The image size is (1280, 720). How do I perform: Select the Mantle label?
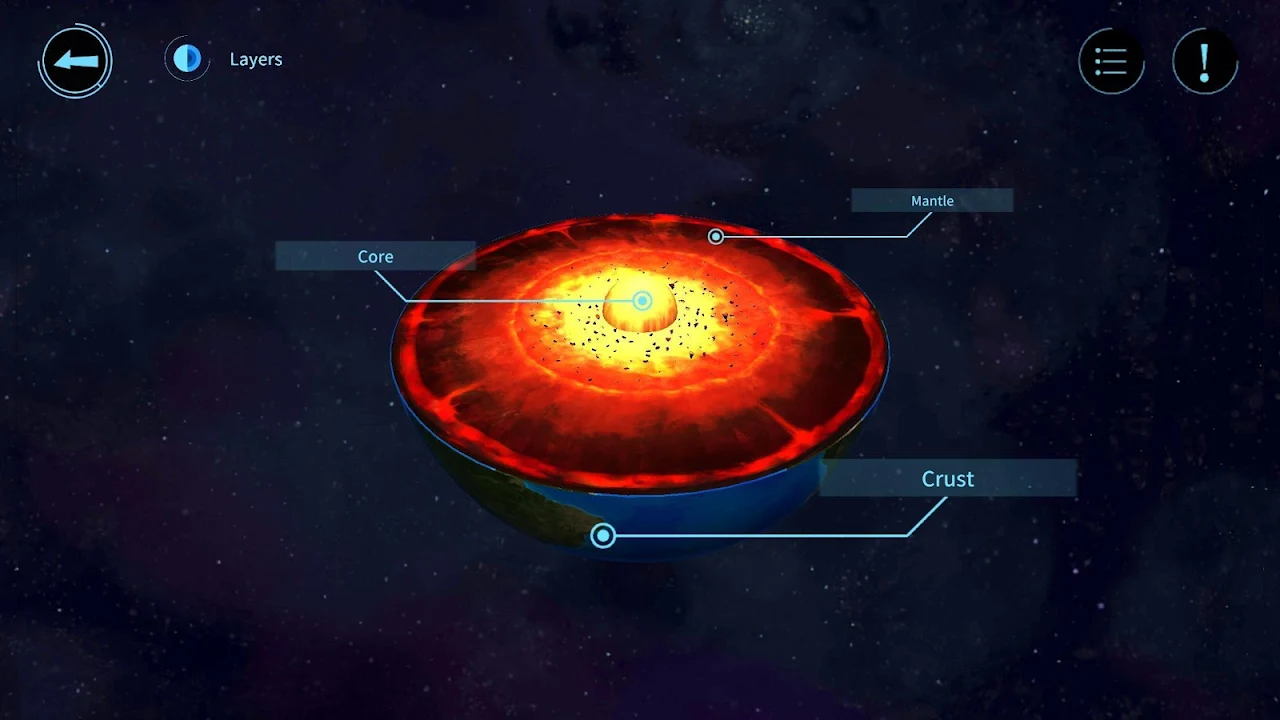pos(932,201)
